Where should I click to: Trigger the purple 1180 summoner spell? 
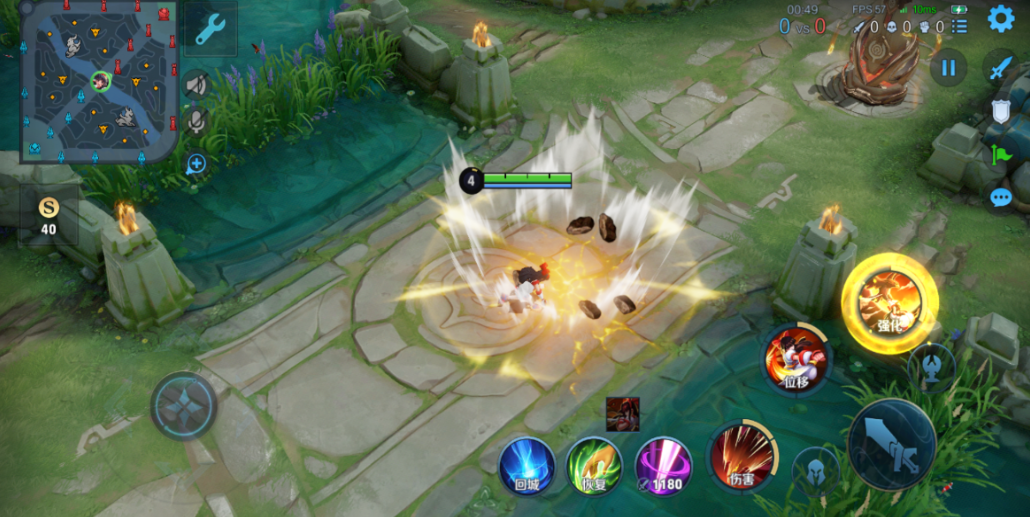[662, 465]
